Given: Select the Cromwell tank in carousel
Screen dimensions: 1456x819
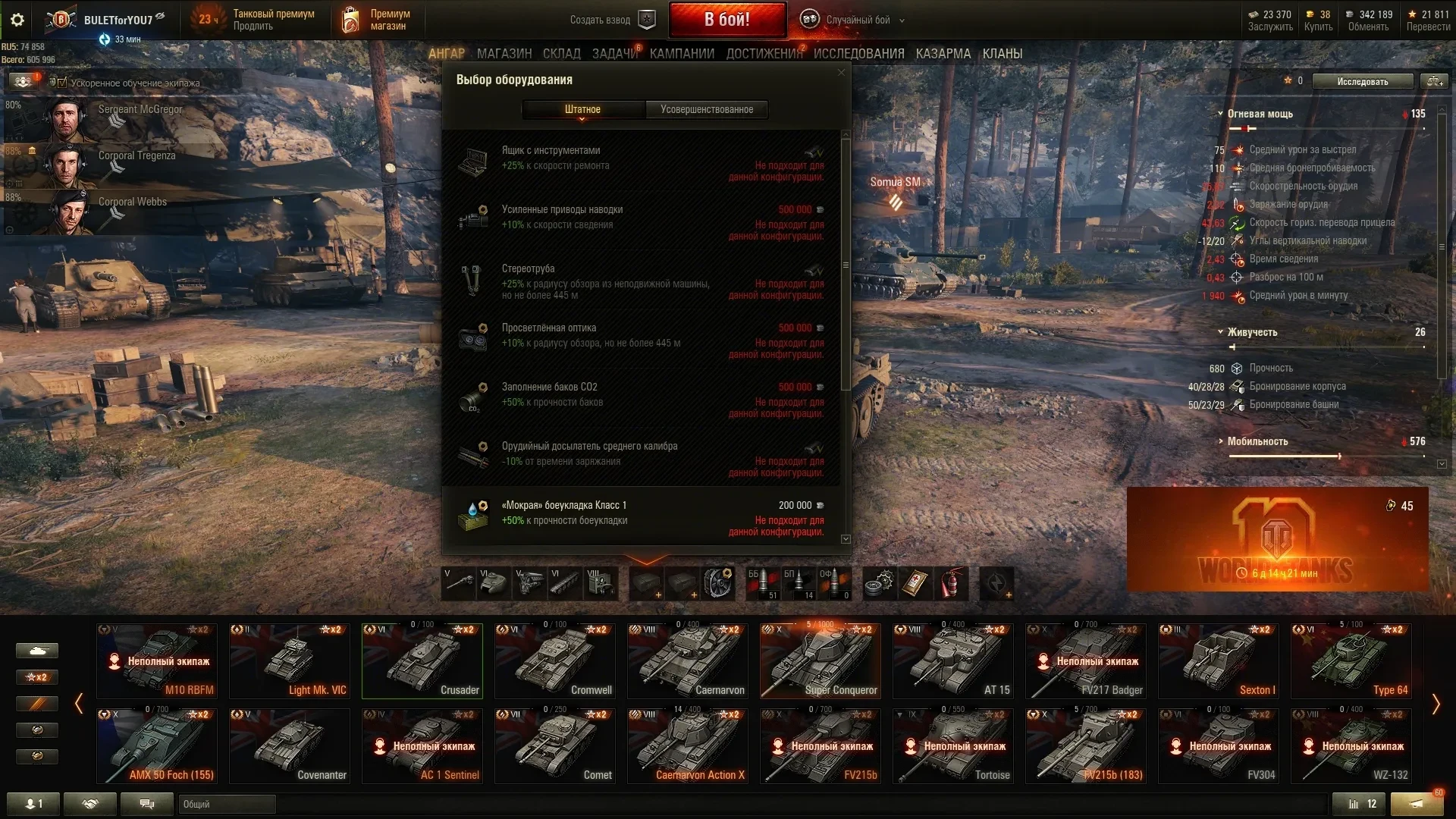Looking at the screenshot, I should [x=554, y=661].
